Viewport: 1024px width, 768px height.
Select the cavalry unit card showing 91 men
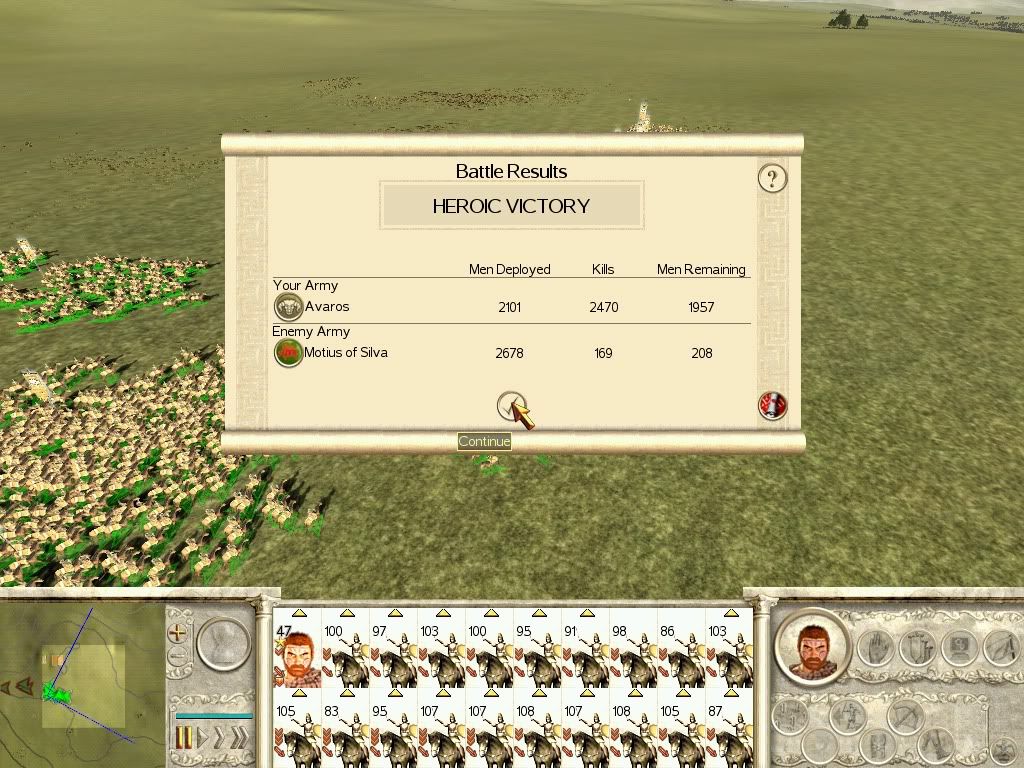[584, 656]
